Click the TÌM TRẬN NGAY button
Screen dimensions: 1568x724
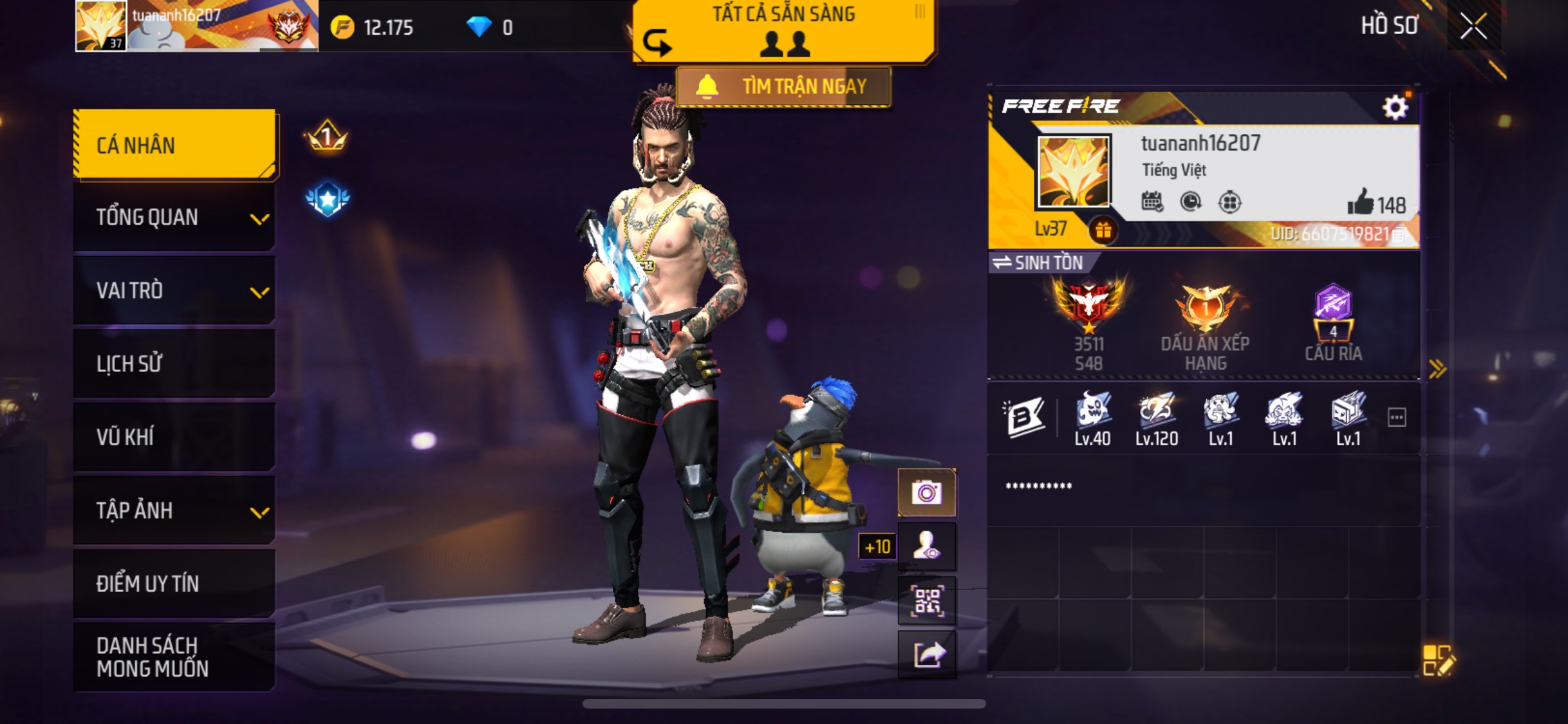(x=783, y=86)
